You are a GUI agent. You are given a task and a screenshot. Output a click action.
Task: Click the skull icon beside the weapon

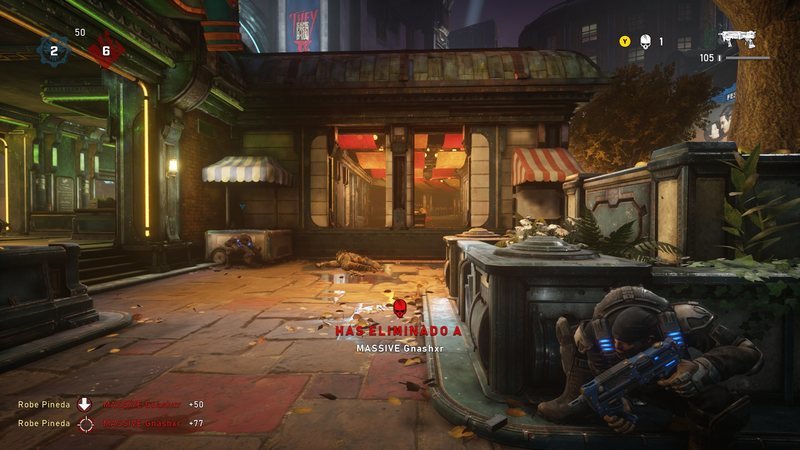pos(645,41)
